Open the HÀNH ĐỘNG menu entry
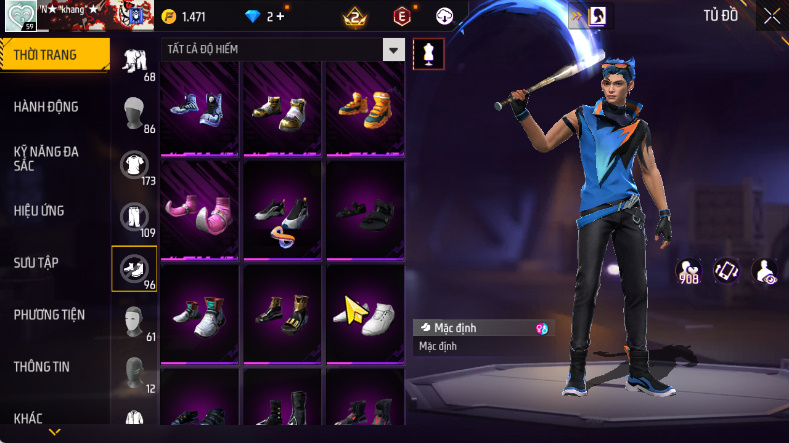 pyautogui.click(x=46, y=107)
